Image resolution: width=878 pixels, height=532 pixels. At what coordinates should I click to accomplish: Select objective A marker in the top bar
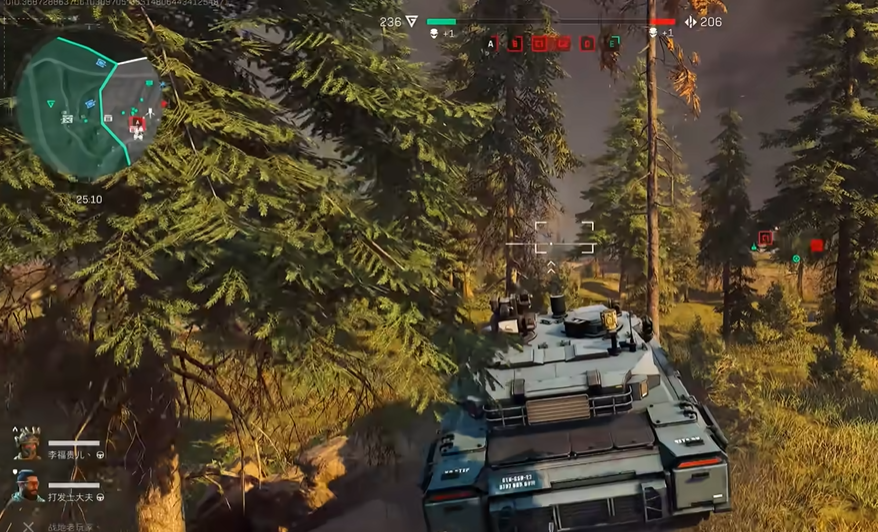tap(491, 43)
